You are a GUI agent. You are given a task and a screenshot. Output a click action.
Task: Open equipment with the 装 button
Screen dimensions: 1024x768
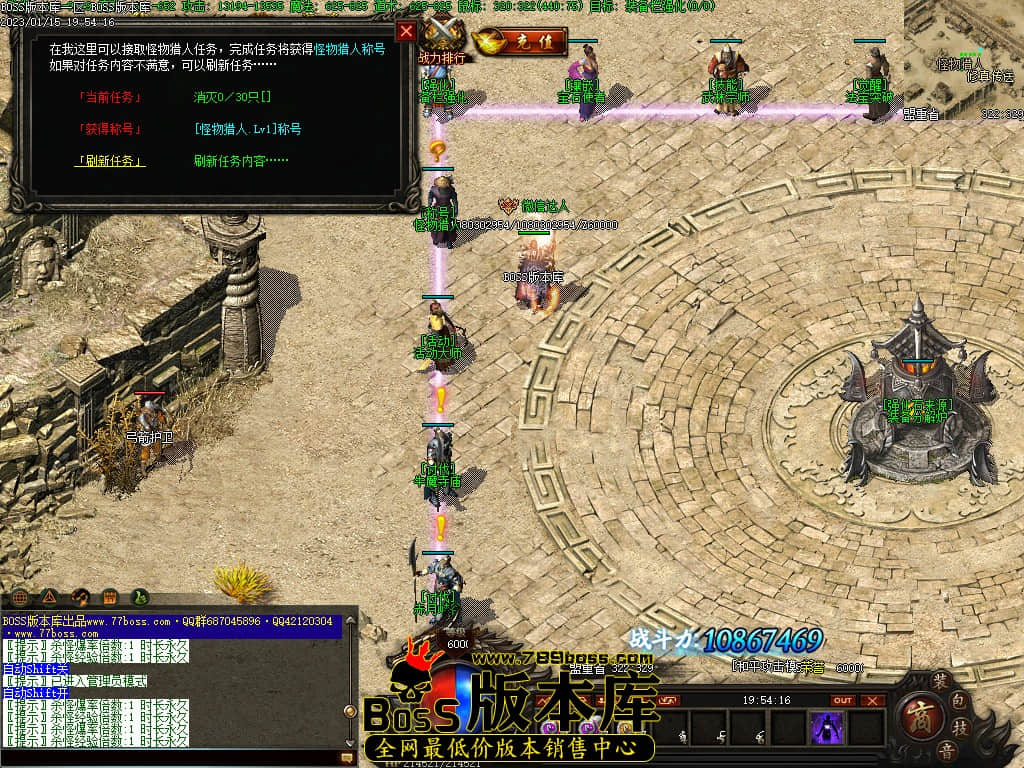939,680
